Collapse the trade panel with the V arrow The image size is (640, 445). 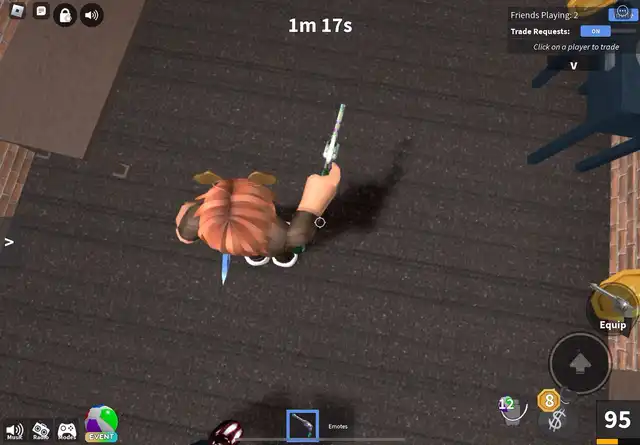coord(574,65)
